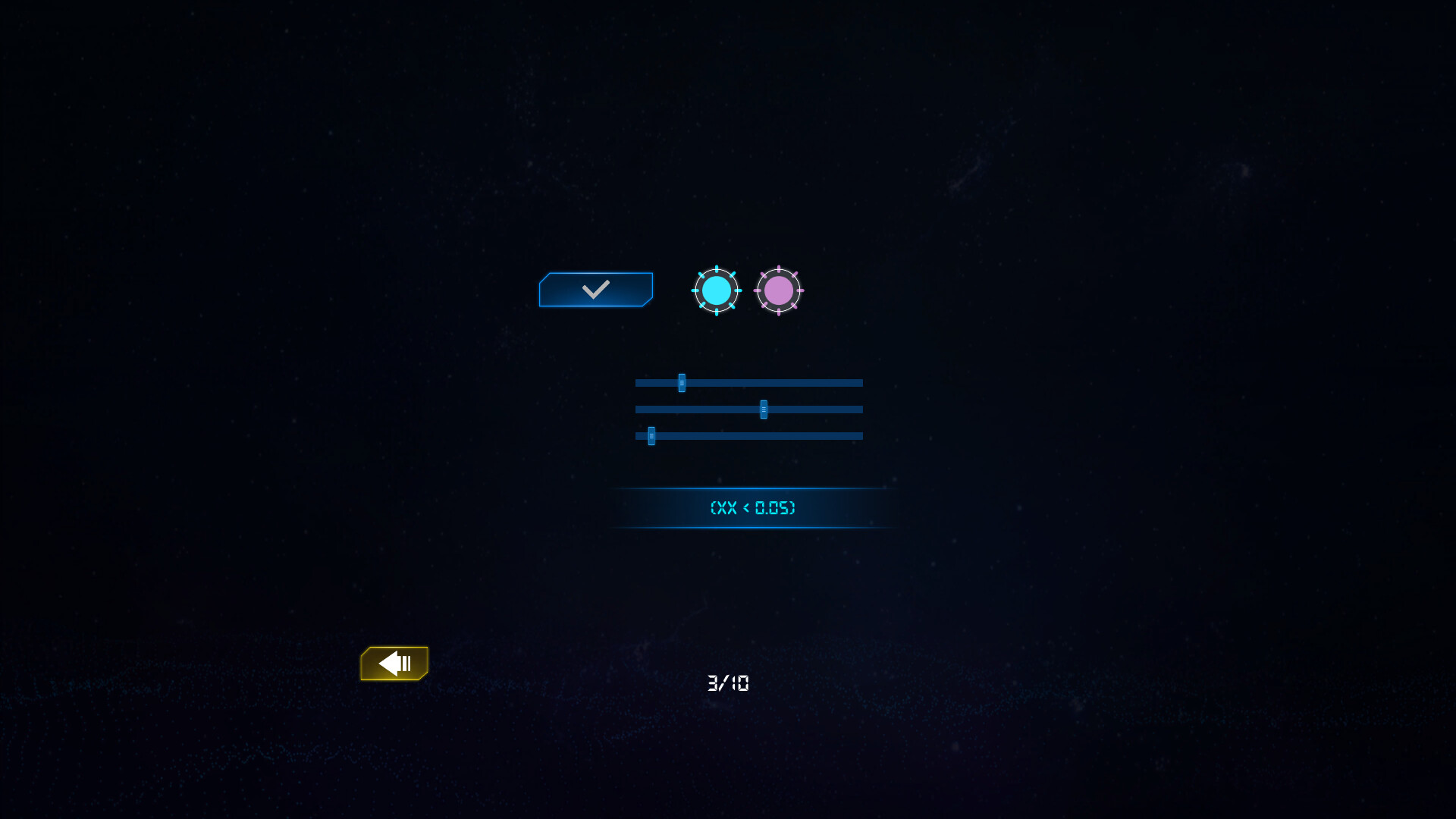Select the 3/10 progress label
This screenshot has width=1456, height=819.
(727, 683)
